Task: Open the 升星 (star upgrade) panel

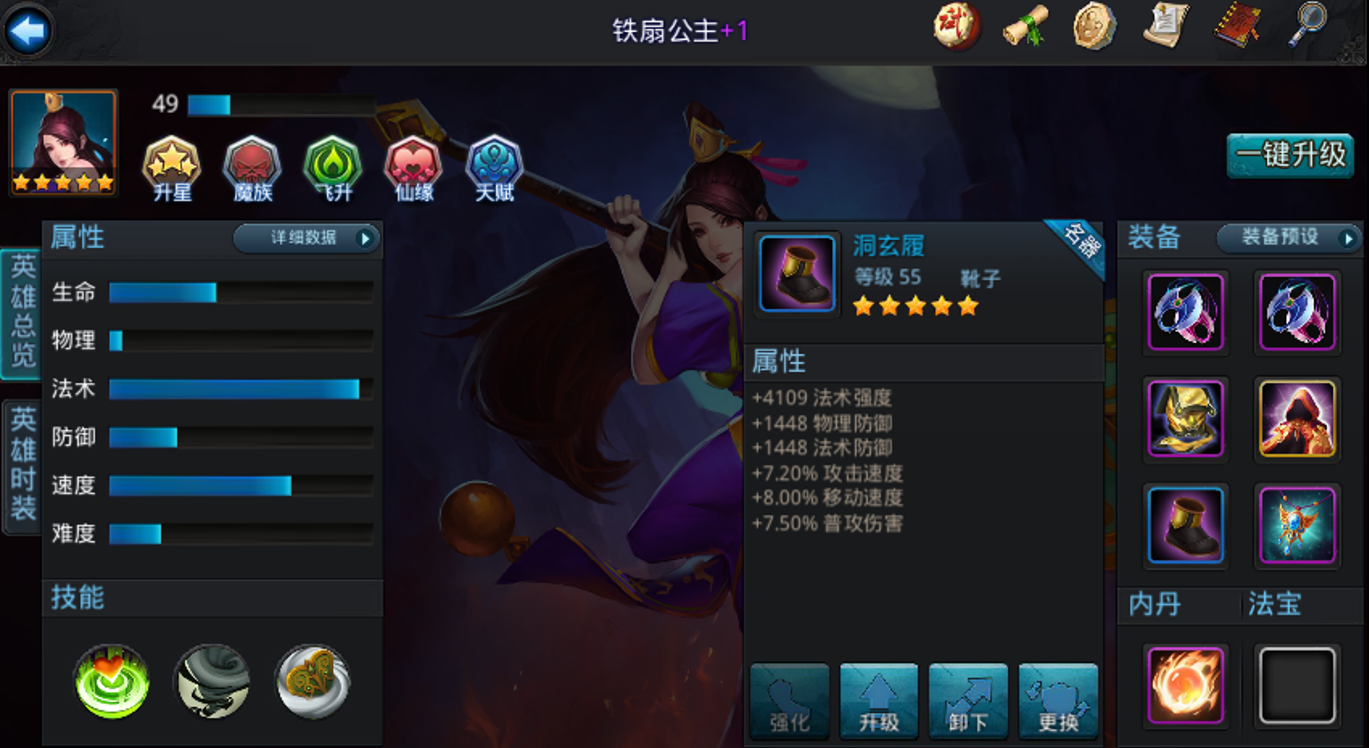Action: click(x=170, y=170)
